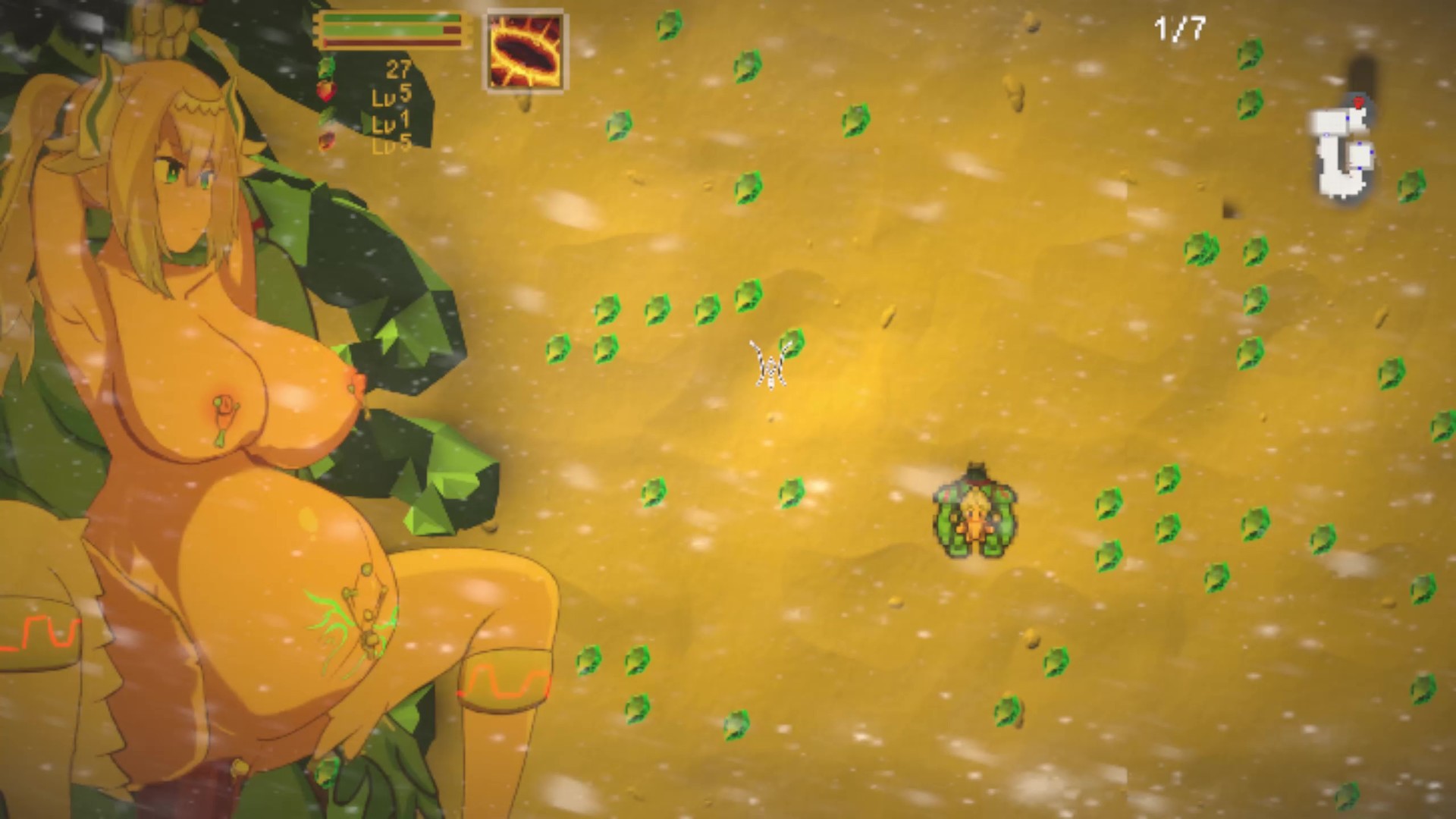Click the second green experience bar
The width and height of the screenshot is (1456, 819).
pyautogui.click(x=383, y=30)
